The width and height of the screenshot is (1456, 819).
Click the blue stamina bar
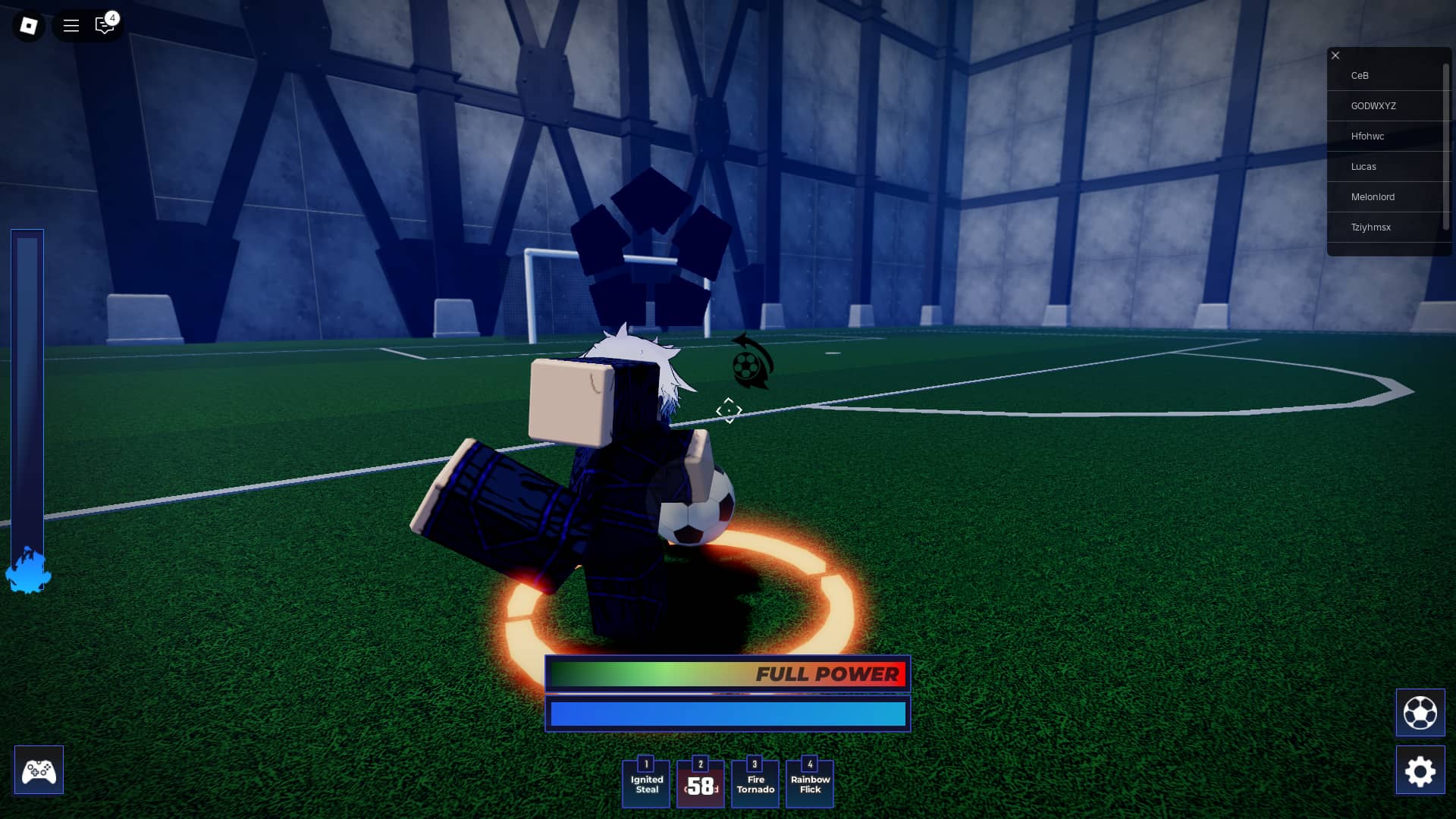tap(726, 714)
